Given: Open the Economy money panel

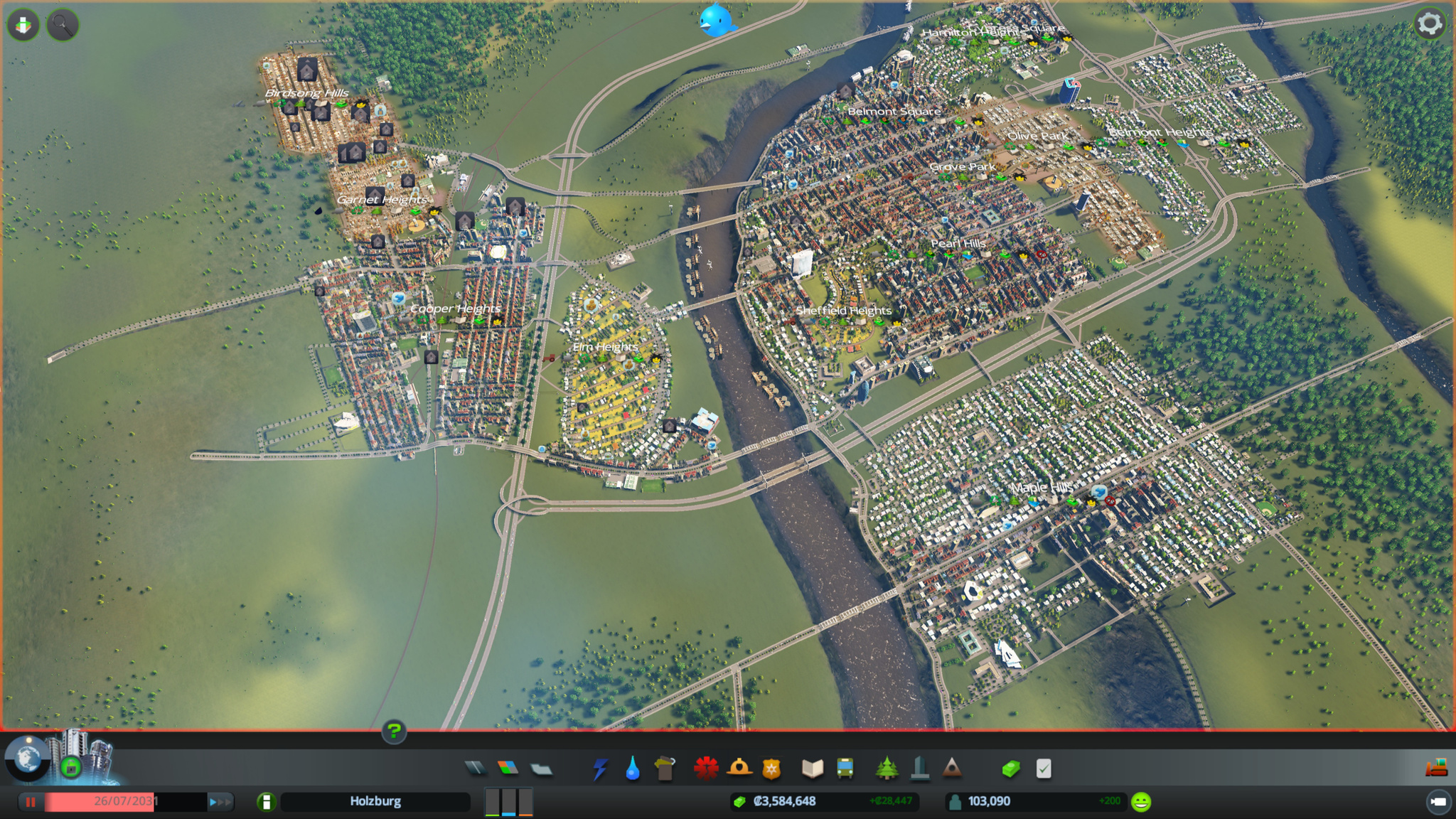Looking at the screenshot, I should pyautogui.click(x=1011, y=769).
